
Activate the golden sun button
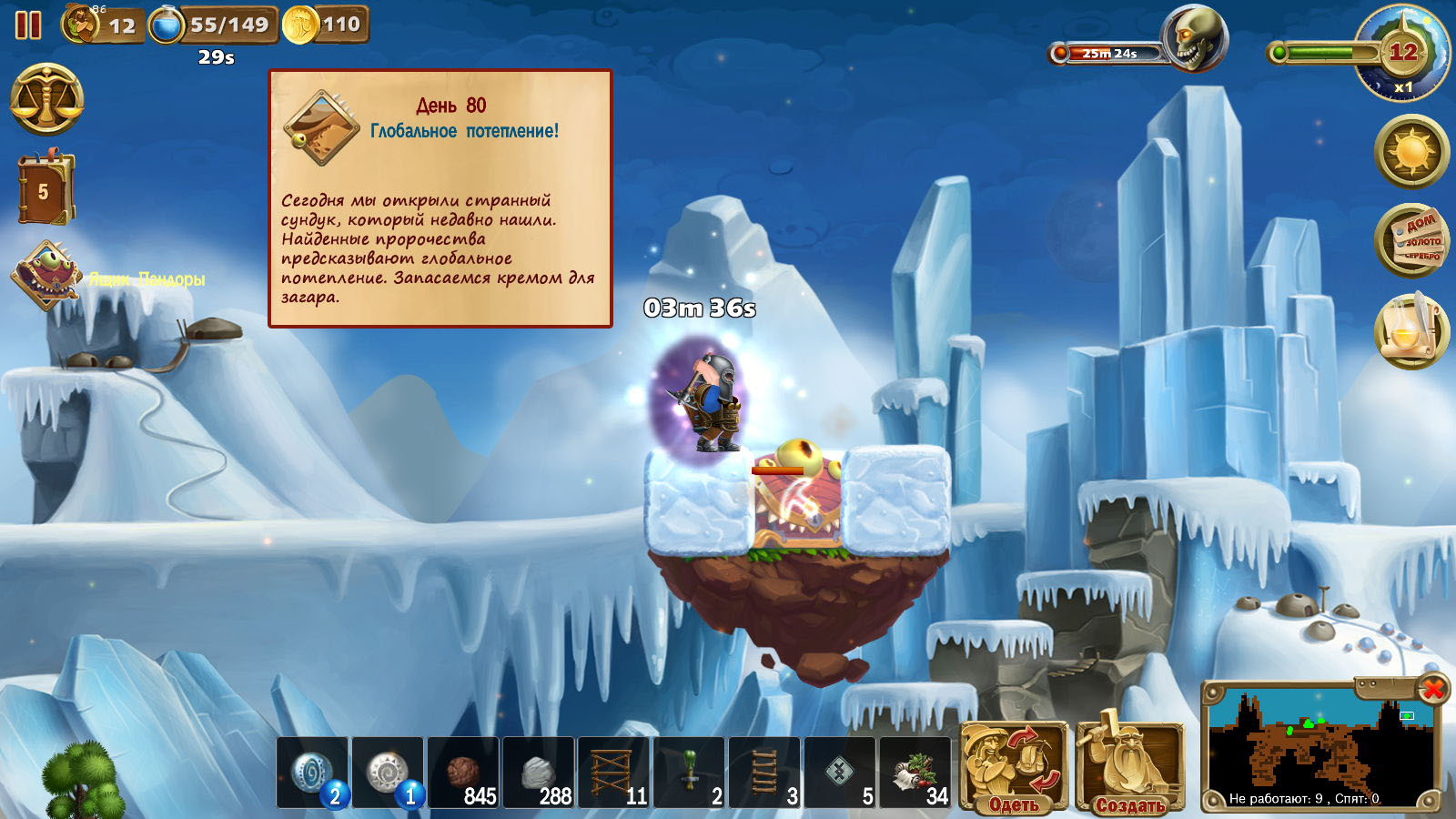1410,151
